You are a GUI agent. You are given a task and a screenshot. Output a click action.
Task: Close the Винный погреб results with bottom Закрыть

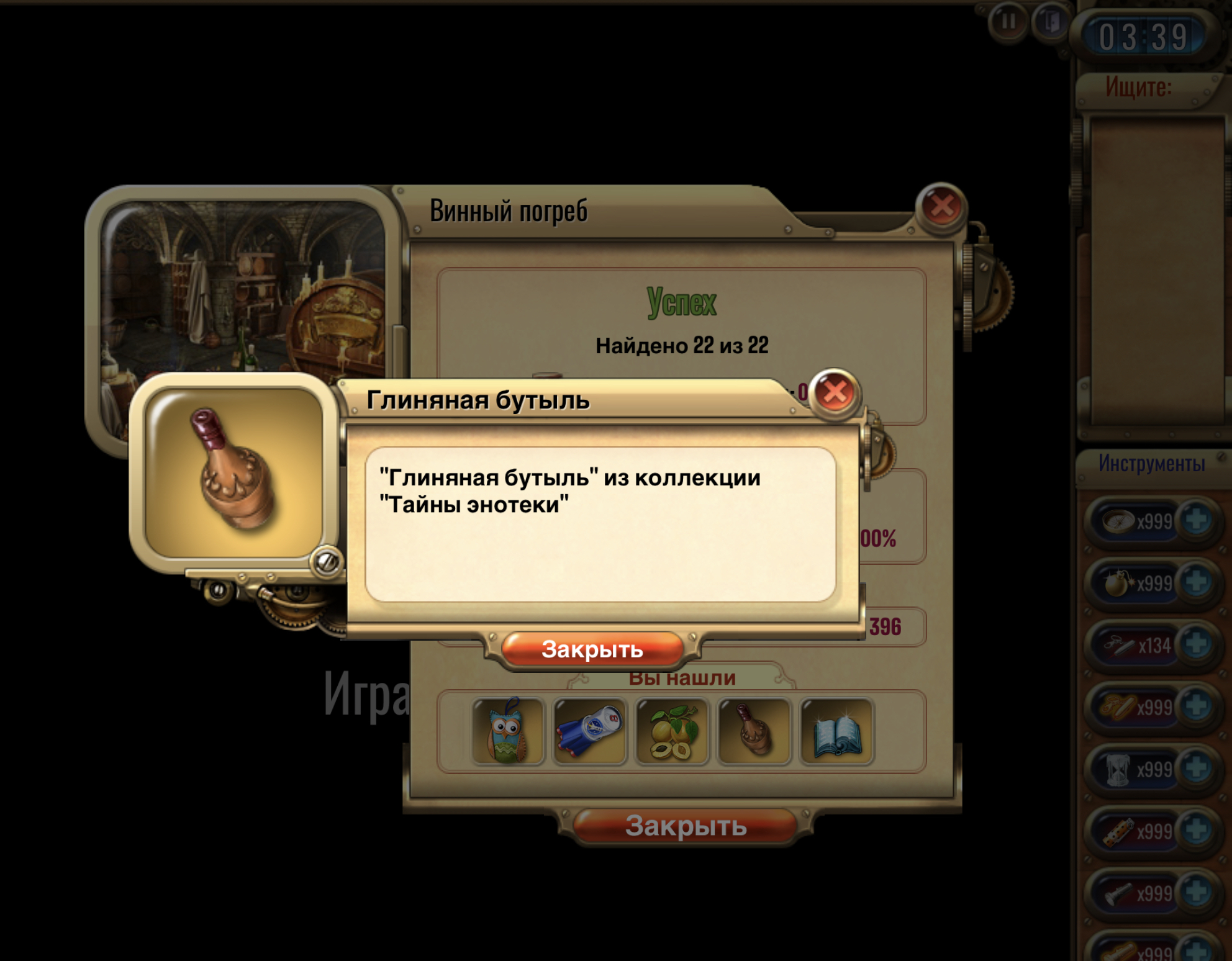tap(686, 826)
